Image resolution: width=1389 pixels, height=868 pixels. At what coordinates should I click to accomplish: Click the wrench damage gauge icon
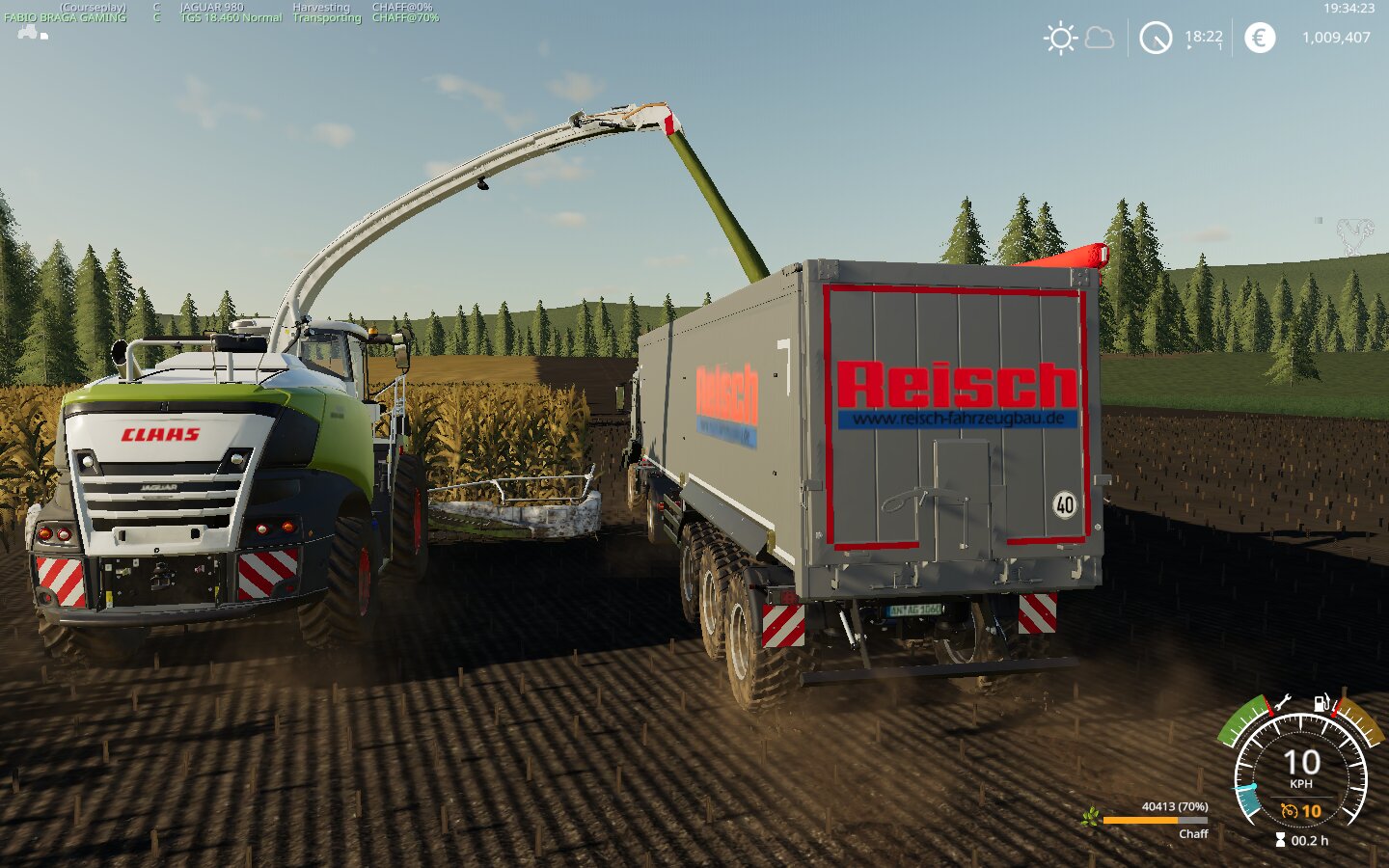(x=1282, y=703)
